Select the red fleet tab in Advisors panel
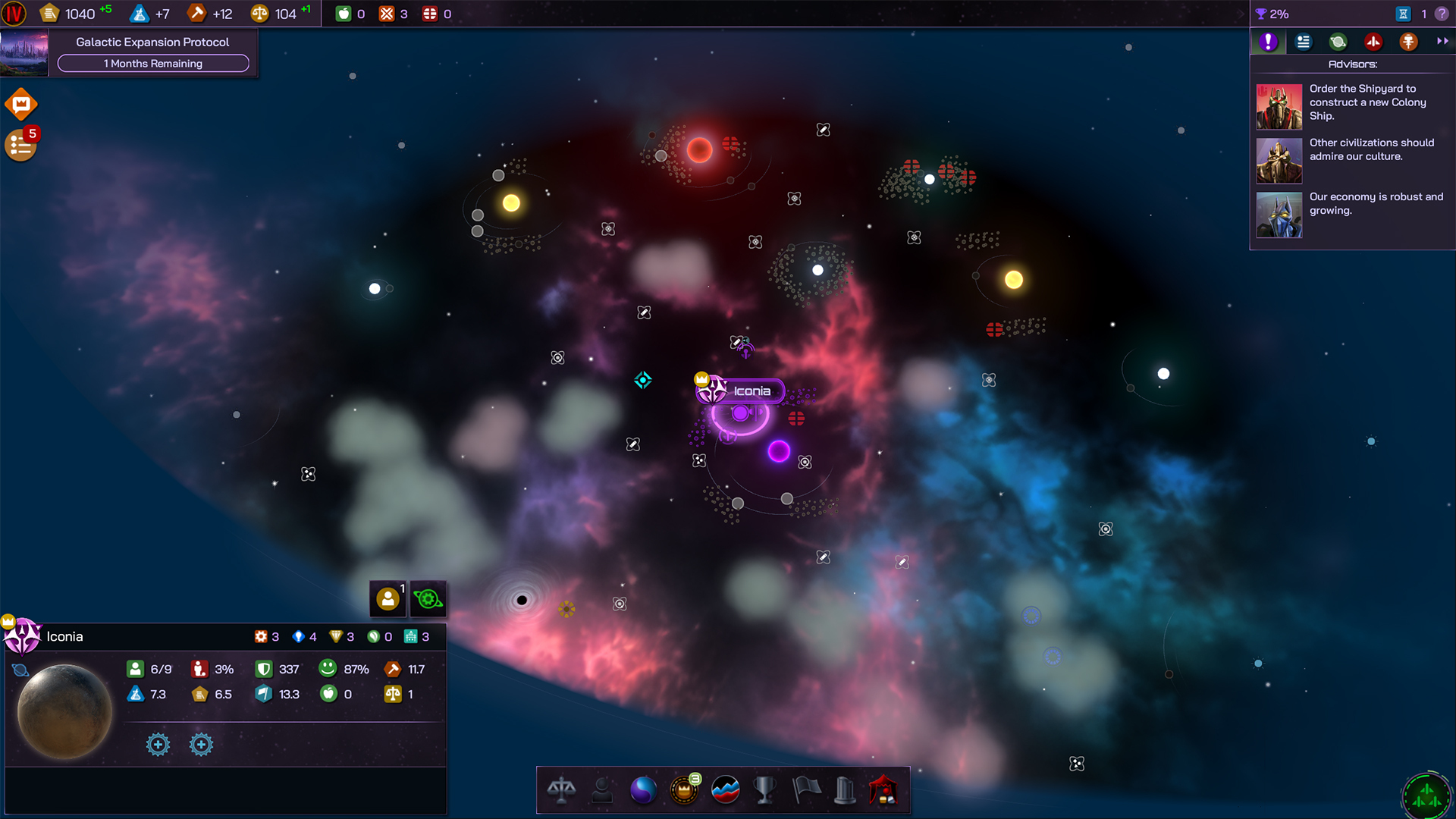Screen dimensions: 1456x819 pyautogui.click(x=1373, y=42)
